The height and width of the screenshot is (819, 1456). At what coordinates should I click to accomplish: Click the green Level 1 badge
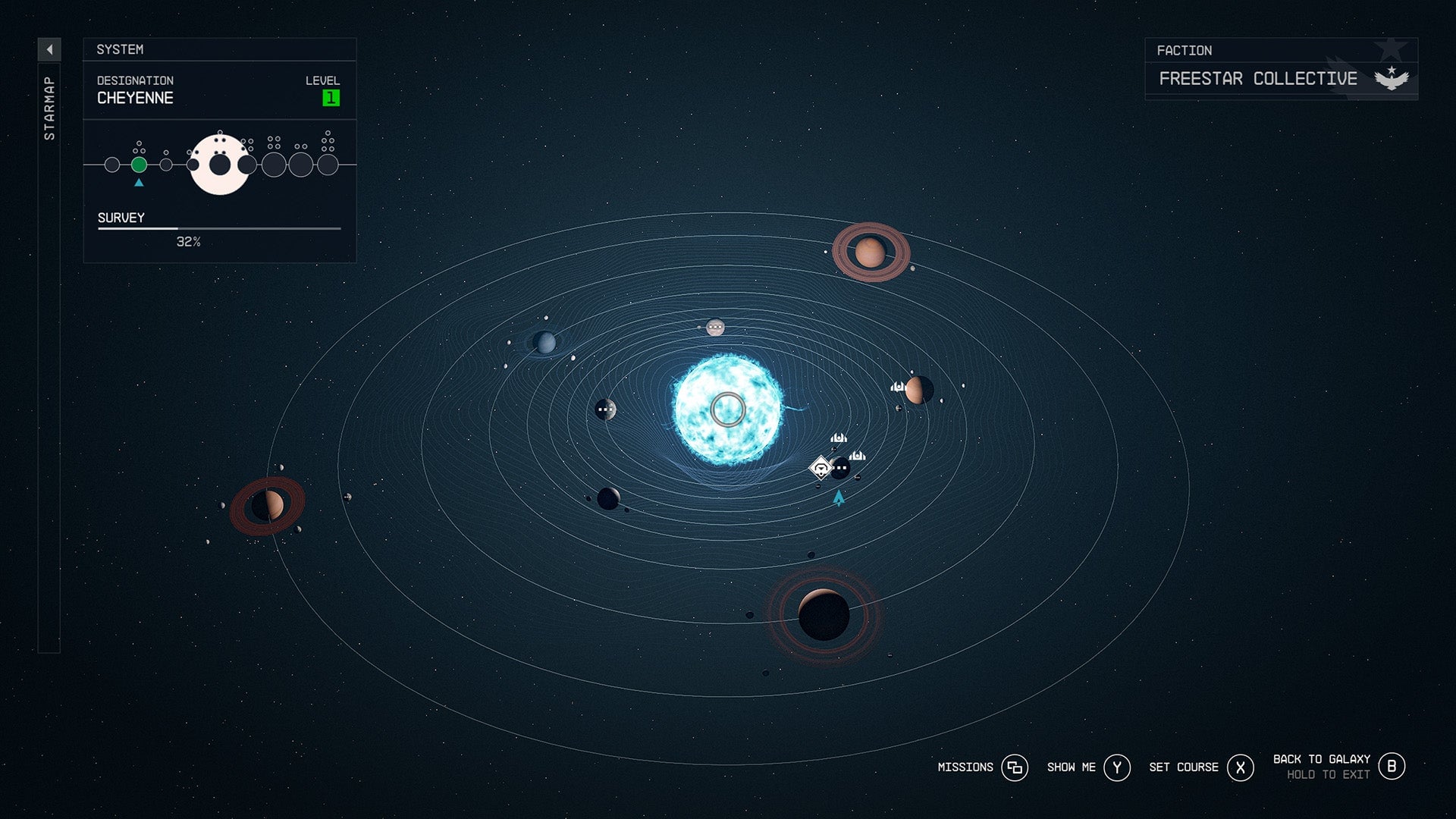click(x=331, y=96)
